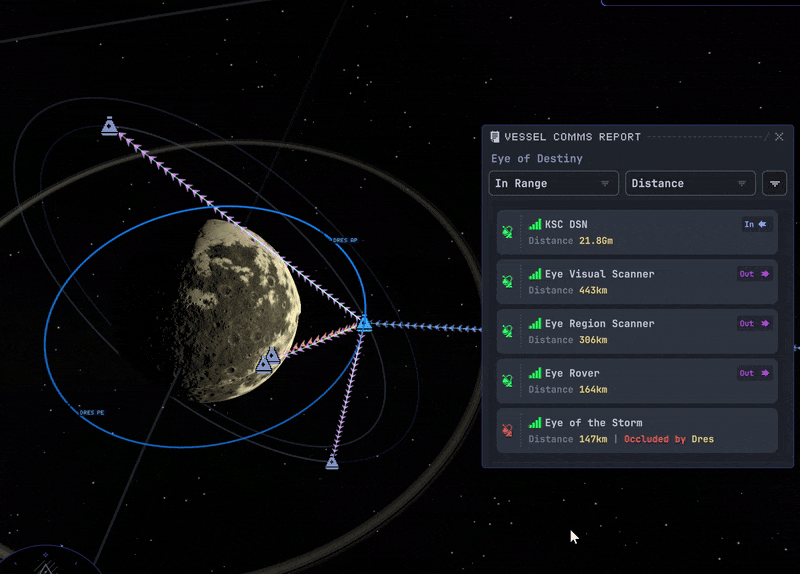Click the In badge on KSC DSN

755,225
